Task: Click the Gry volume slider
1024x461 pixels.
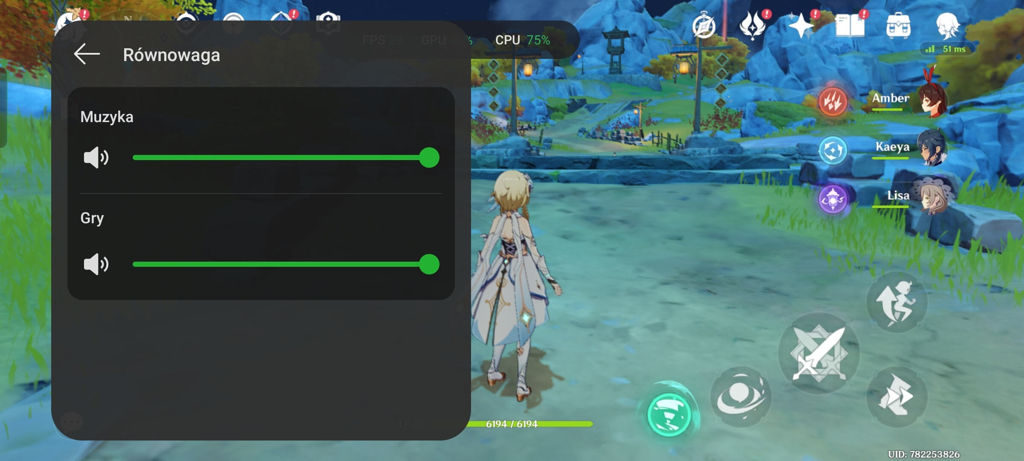Action: (281, 264)
